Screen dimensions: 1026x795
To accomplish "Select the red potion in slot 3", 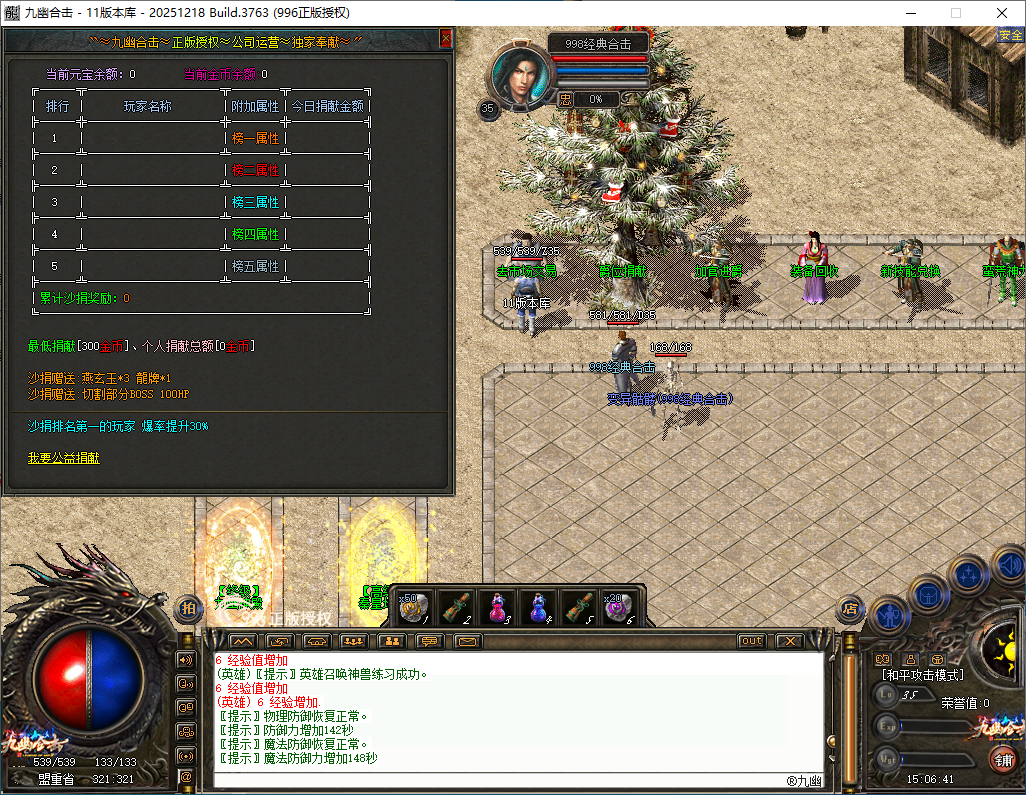I will pos(496,607).
